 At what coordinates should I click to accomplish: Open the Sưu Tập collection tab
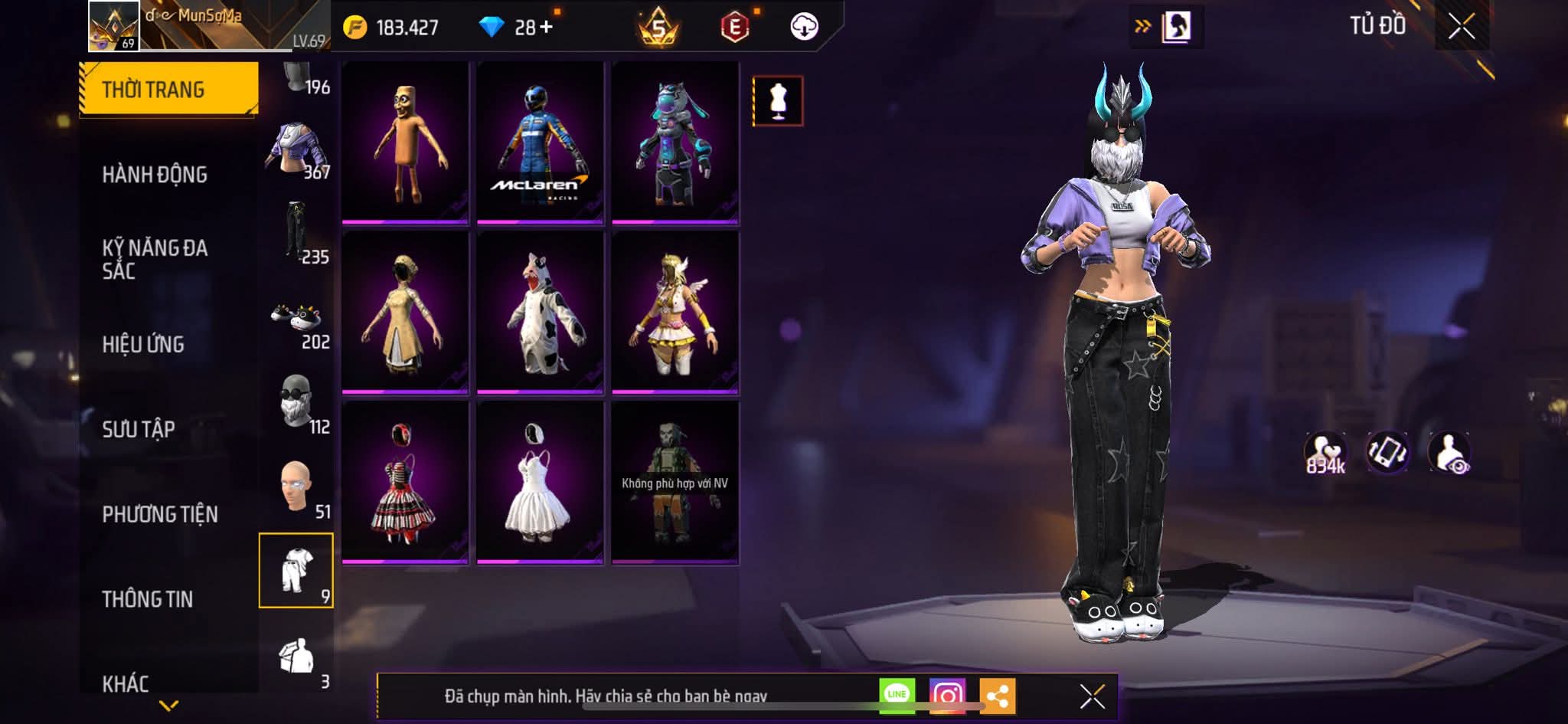(139, 429)
